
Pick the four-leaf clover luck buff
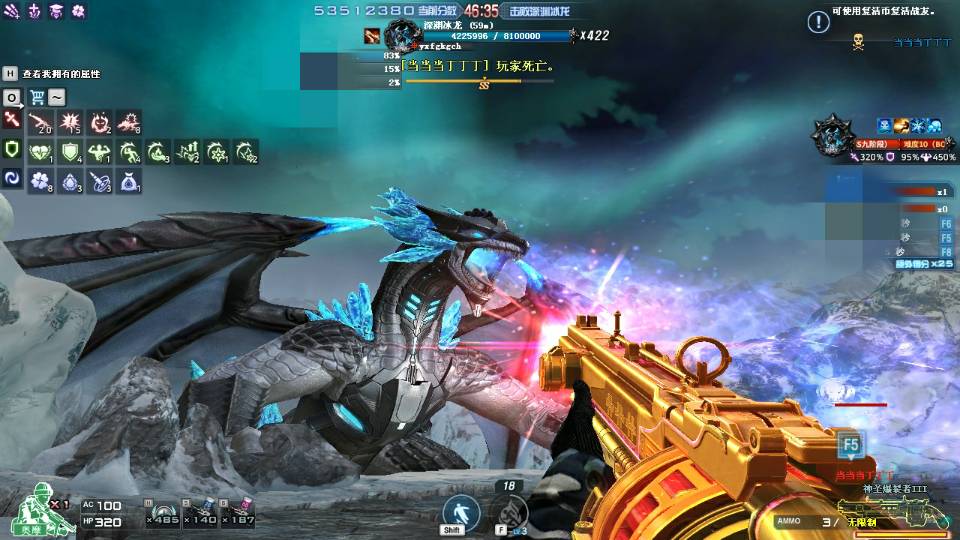pos(40,180)
